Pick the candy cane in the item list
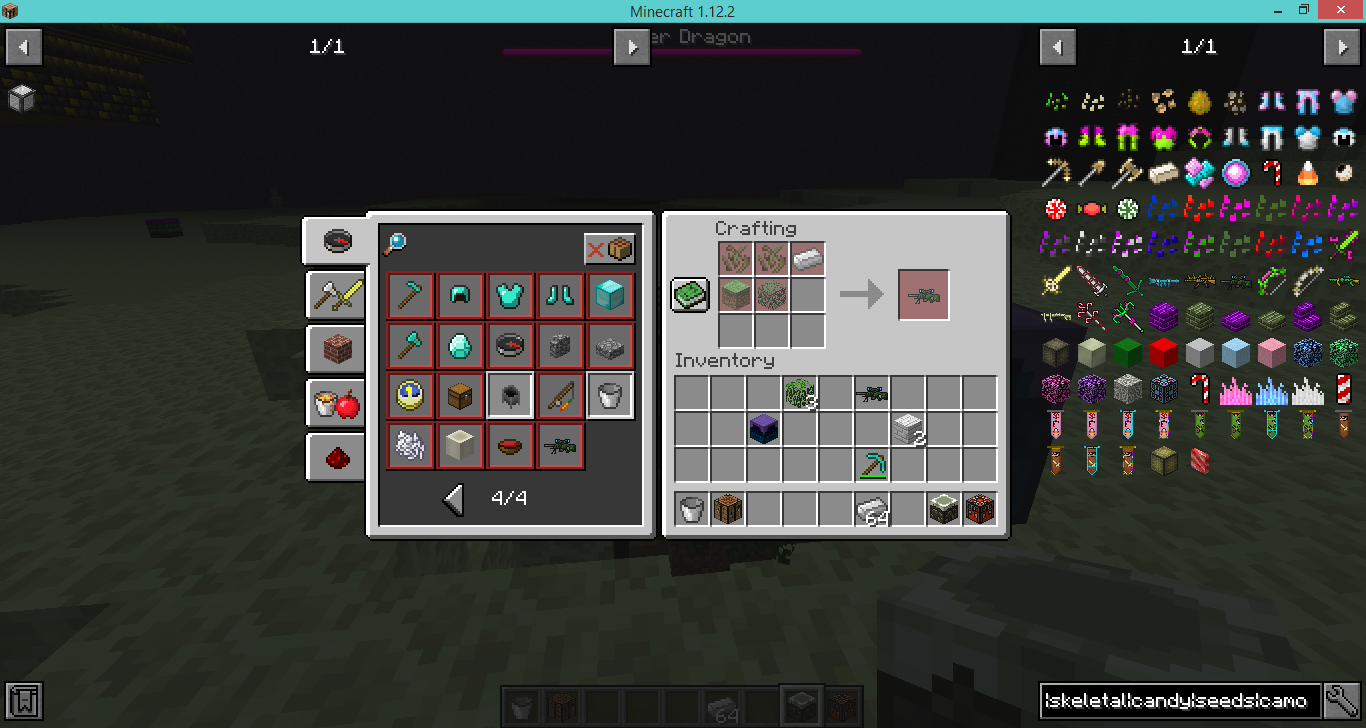The height and width of the screenshot is (728, 1366). tap(1271, 173)
